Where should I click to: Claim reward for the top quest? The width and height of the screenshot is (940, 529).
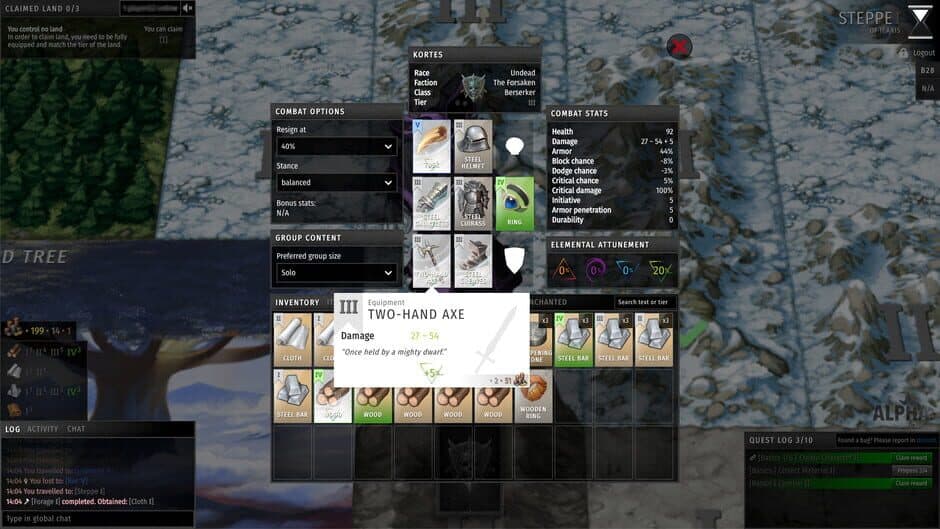pos(912,458)
